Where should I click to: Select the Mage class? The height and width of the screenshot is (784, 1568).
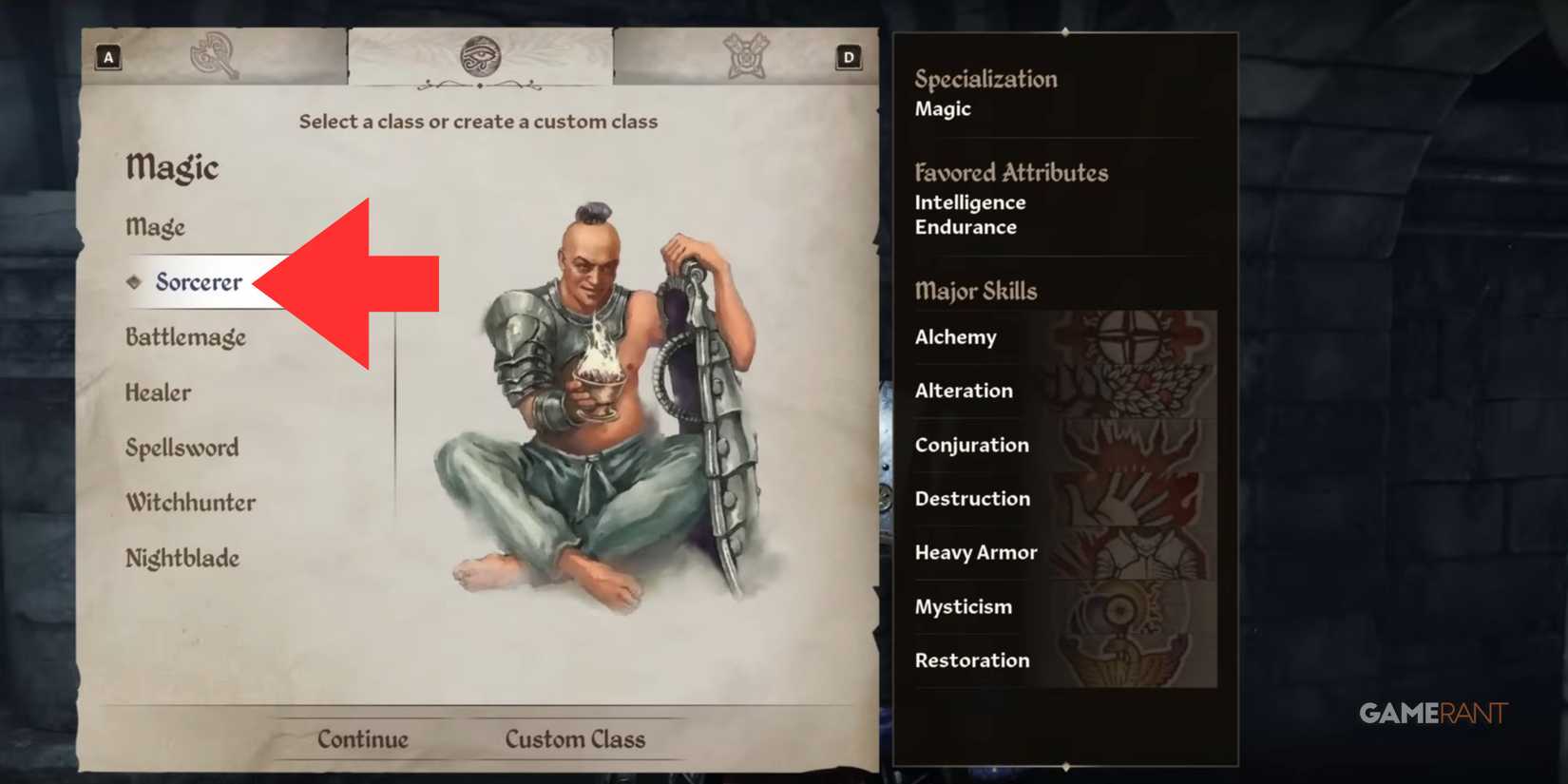[155, 227]
